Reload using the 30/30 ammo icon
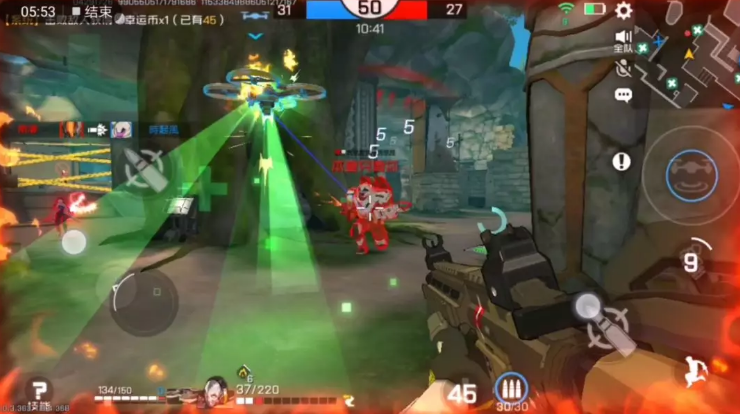The width and height of the screenshot is (740, 414). pos(512,389)
